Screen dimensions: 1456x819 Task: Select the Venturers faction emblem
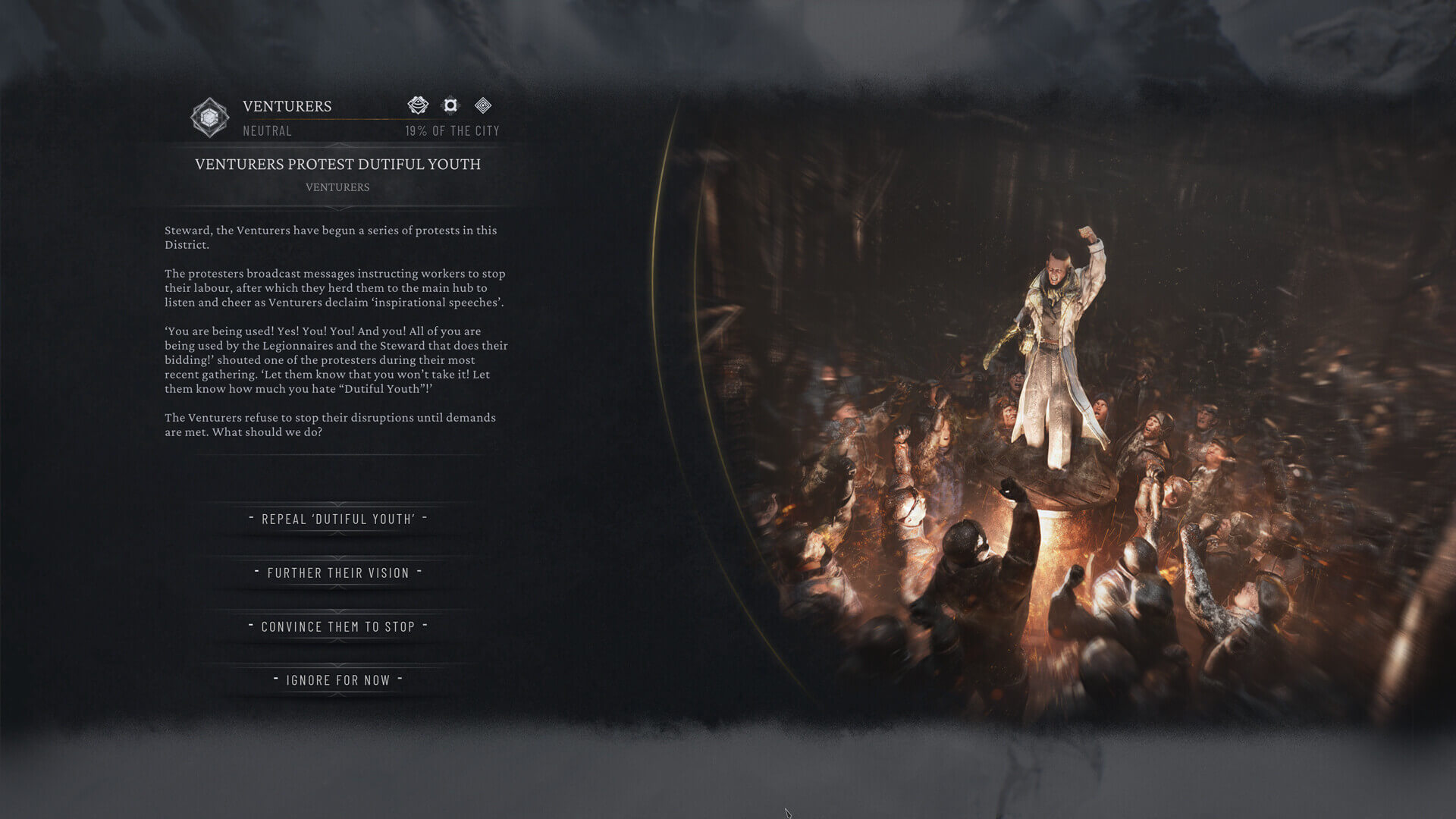209,115
